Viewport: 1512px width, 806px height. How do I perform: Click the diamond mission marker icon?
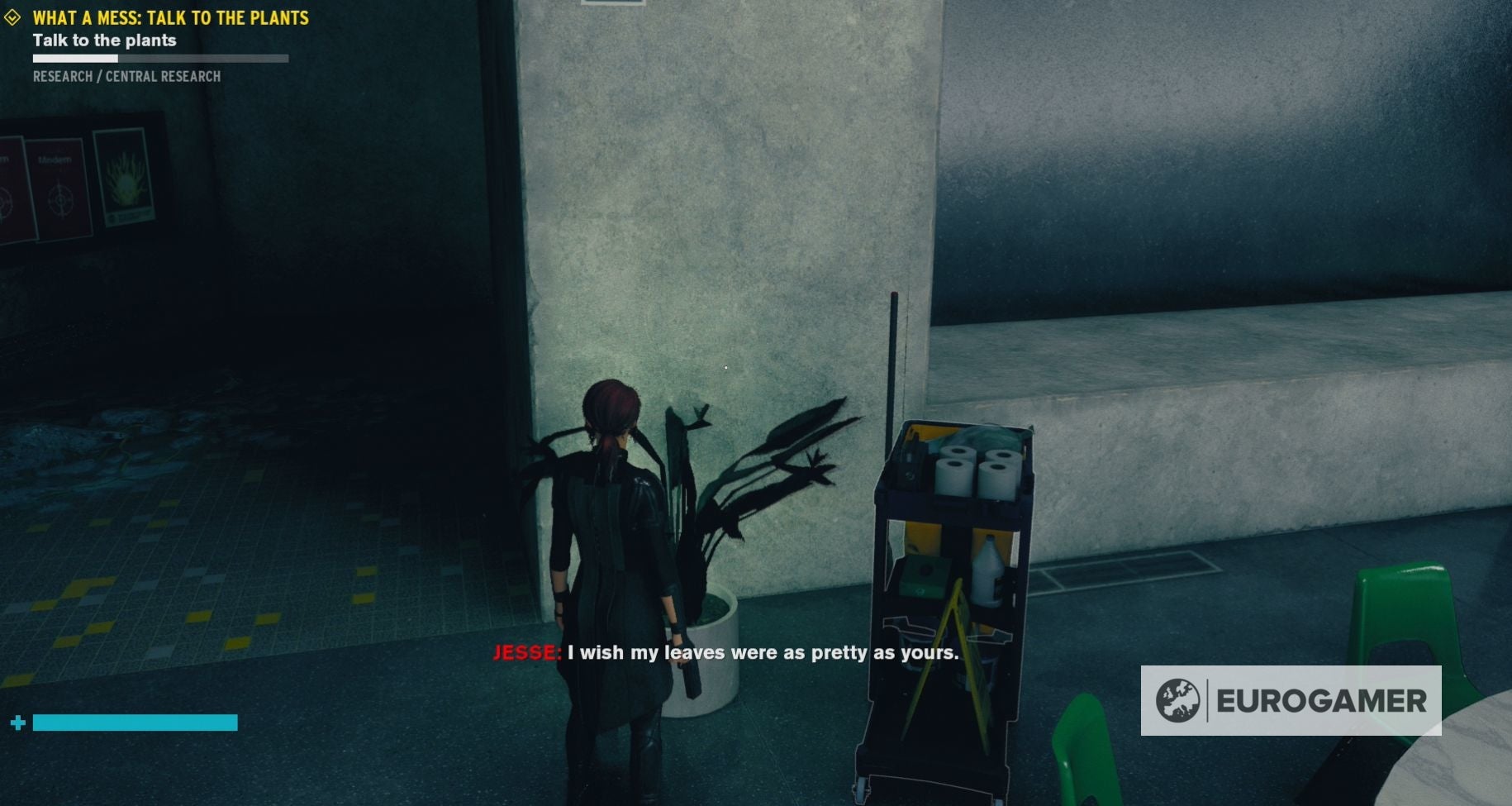point(12,15)
